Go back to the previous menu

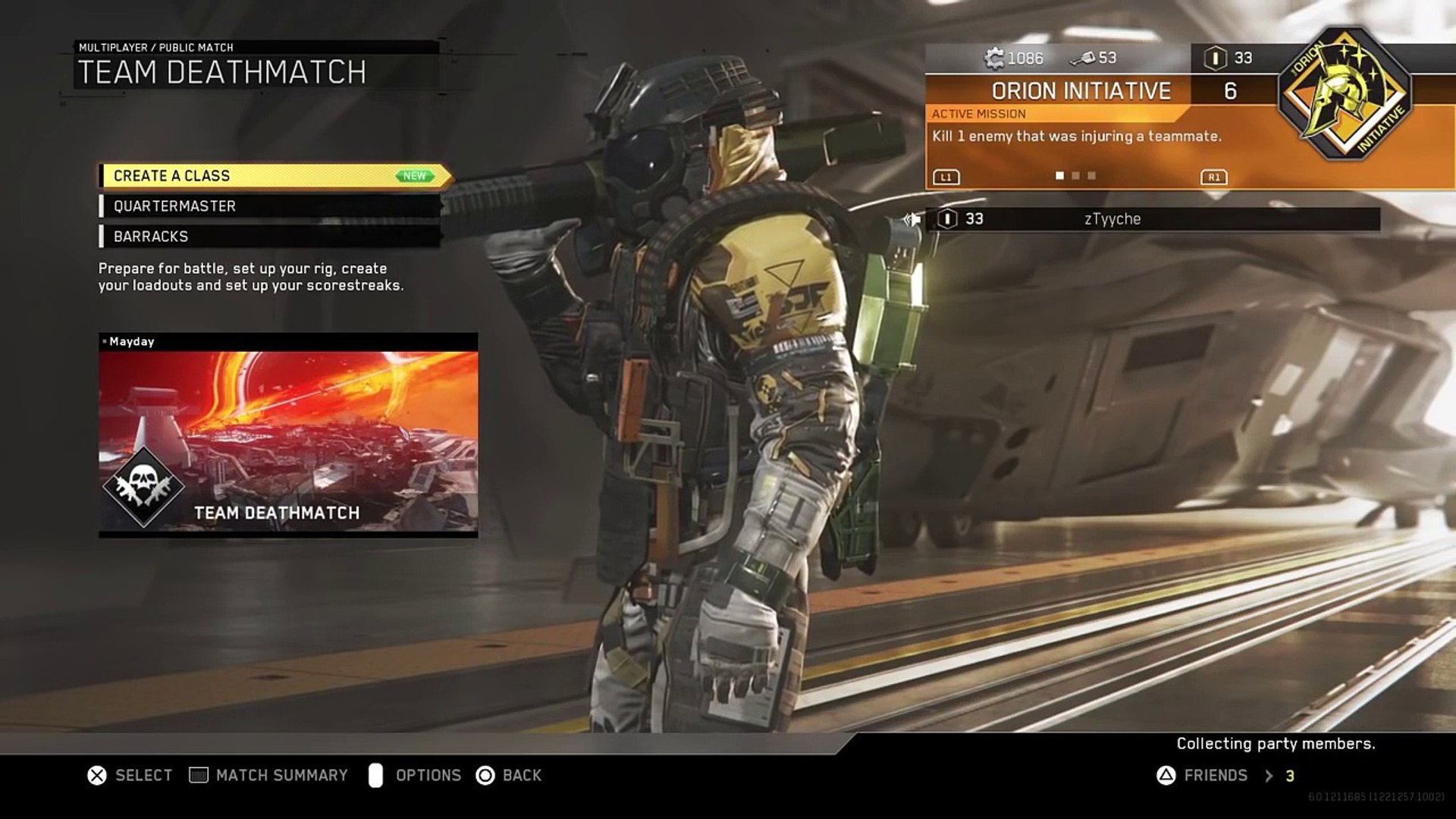pos(509,775)
